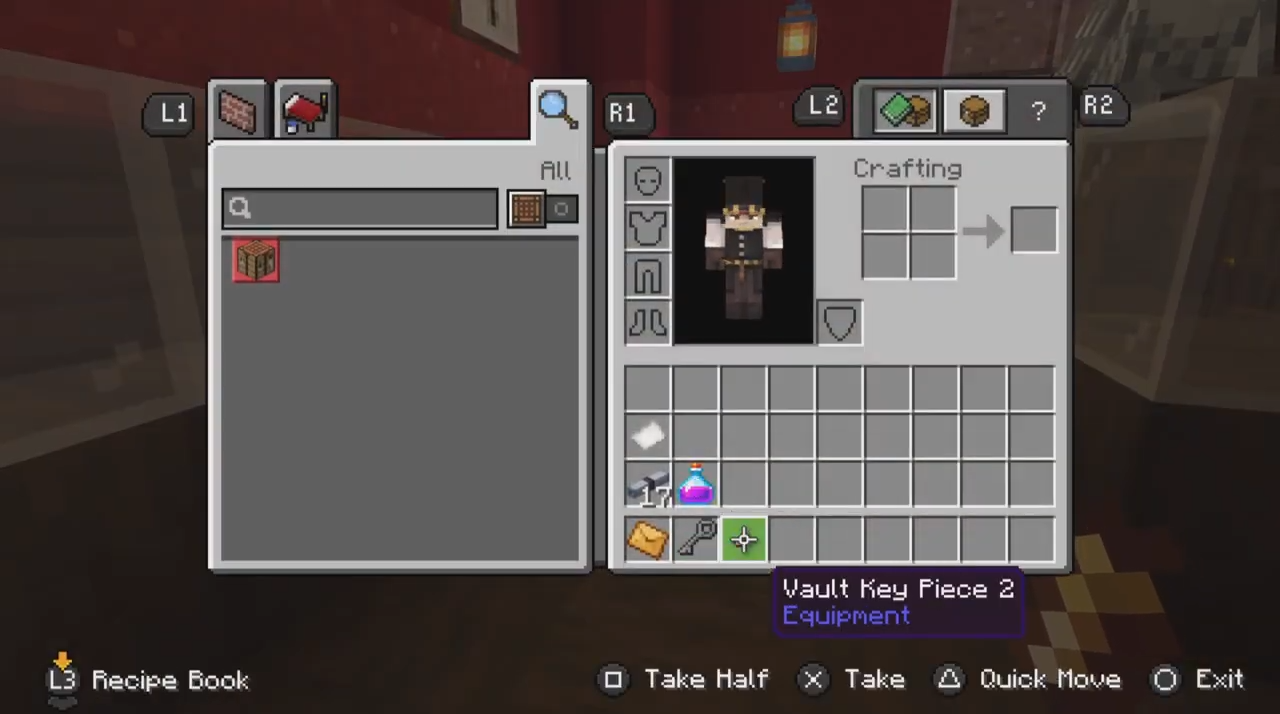
Task: Choose the crafting table recipe
Action: (x=256, y=261)
